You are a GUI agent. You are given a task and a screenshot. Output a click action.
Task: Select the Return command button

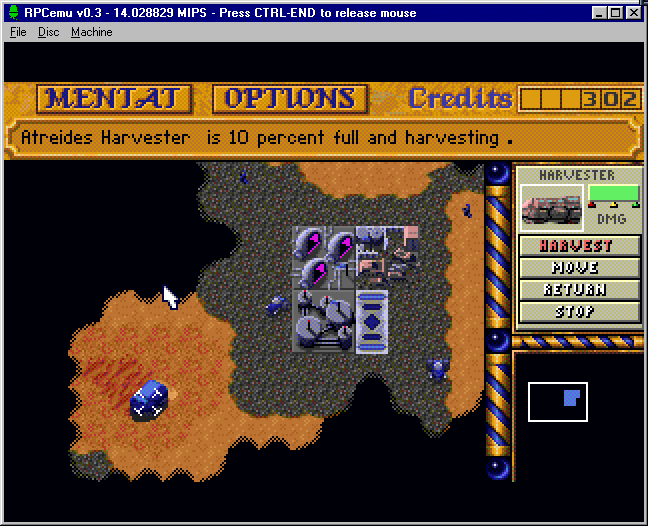click(579, 290)
